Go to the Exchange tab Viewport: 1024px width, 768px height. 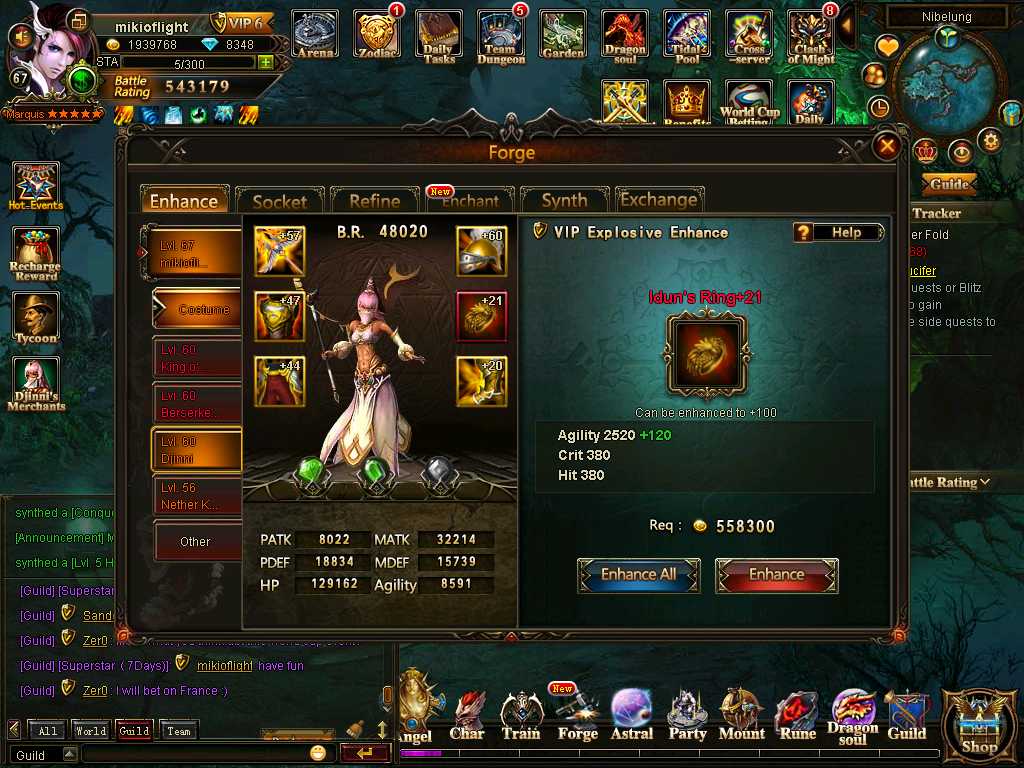pos(659,200)
